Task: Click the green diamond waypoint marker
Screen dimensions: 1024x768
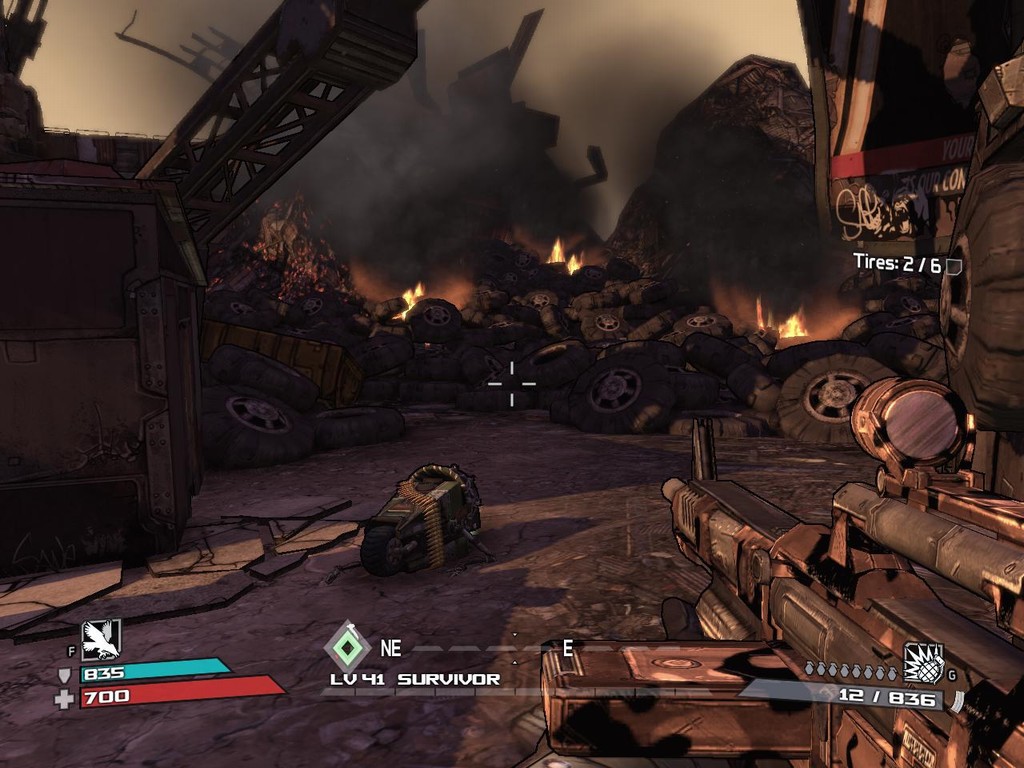Action: 347,647
